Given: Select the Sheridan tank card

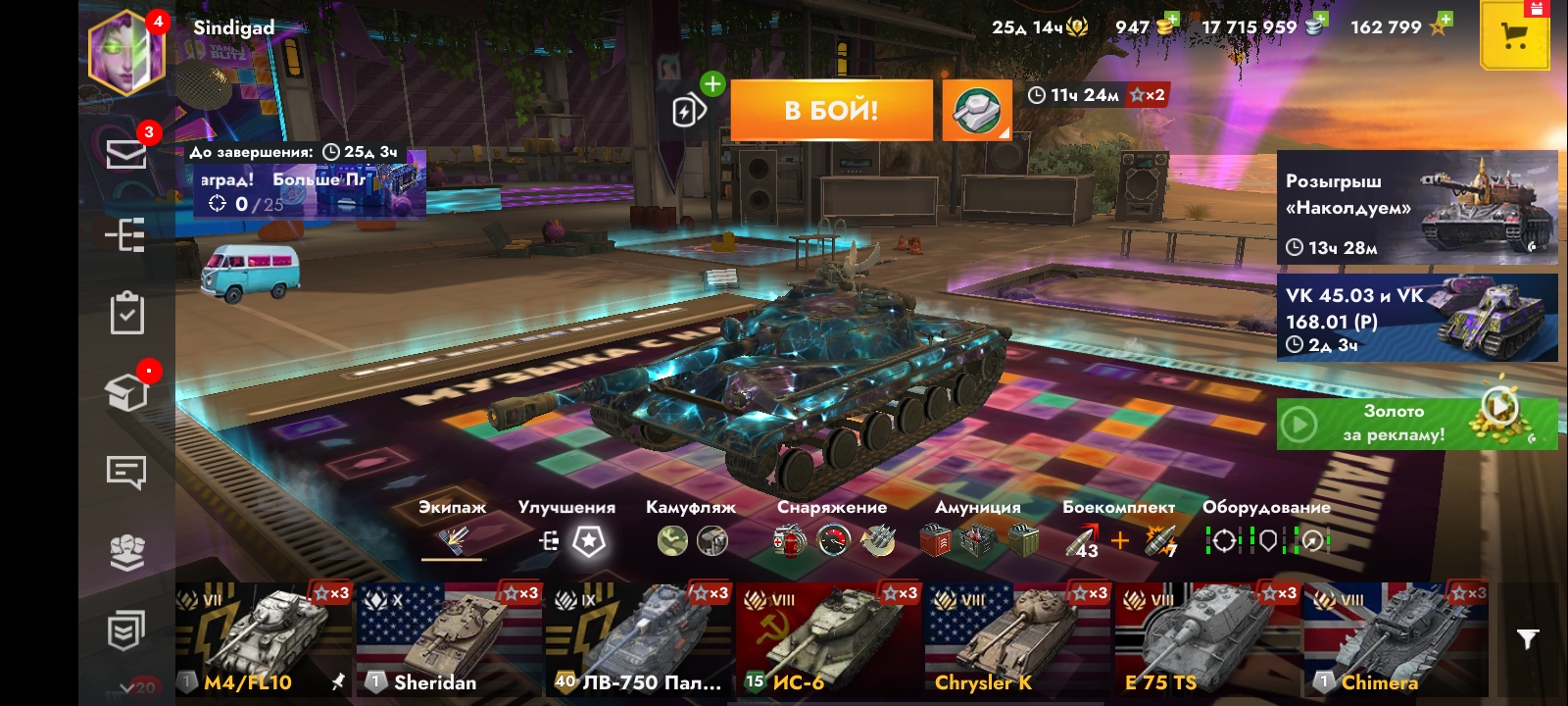Looking at the screenshot, I should coord(450,639).
